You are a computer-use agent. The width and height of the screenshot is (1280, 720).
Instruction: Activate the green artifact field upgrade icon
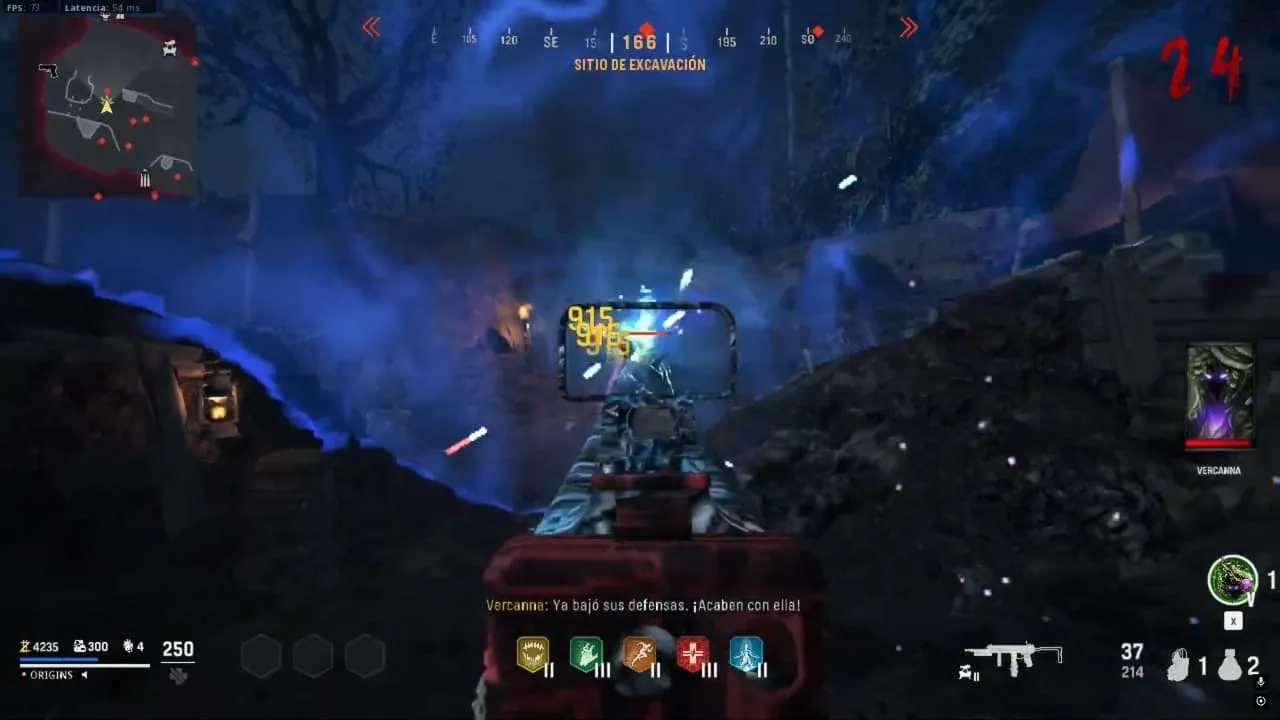[x=1232, y=580]
